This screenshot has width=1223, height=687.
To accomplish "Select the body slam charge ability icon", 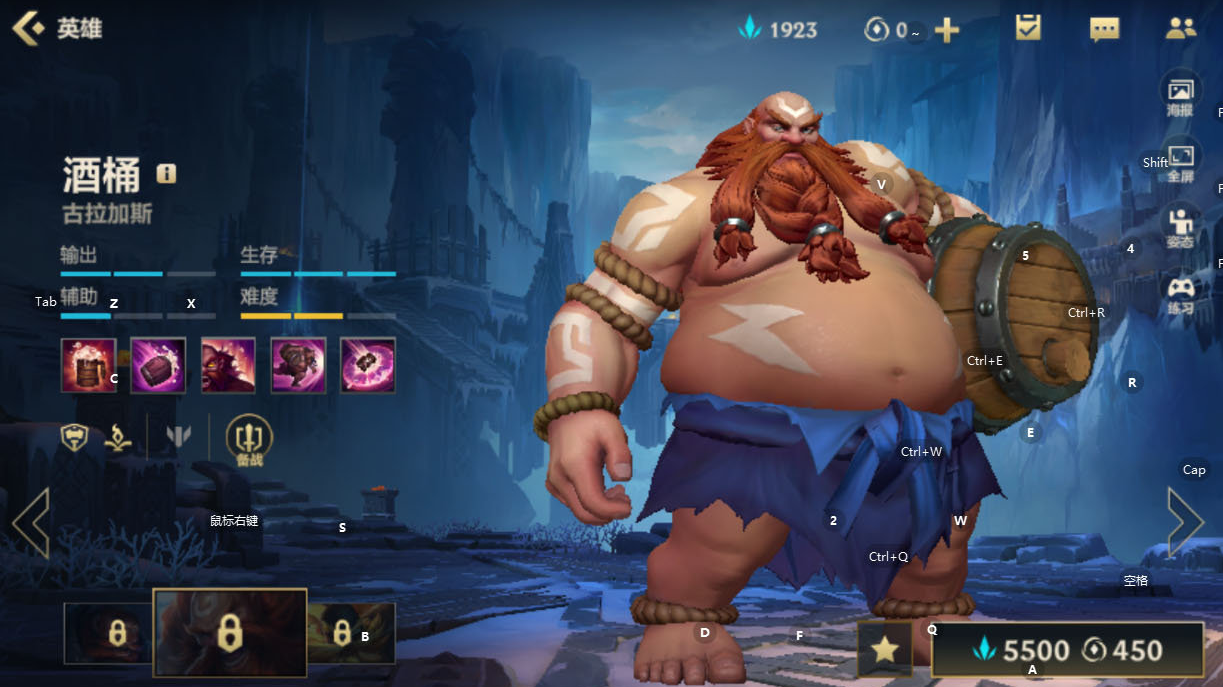I will 298,365.
